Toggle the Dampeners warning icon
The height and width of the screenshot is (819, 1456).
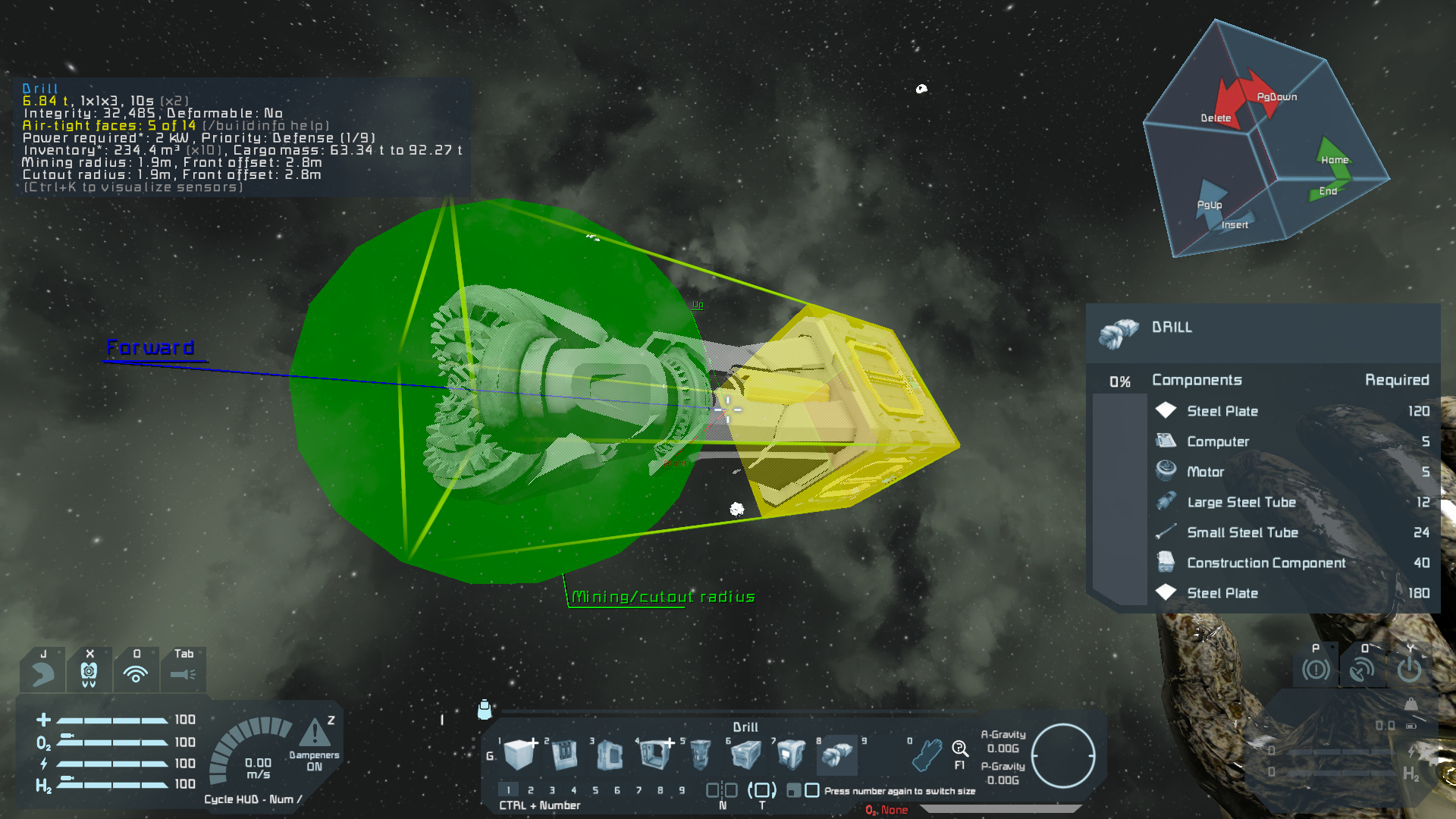click(314, 734)
